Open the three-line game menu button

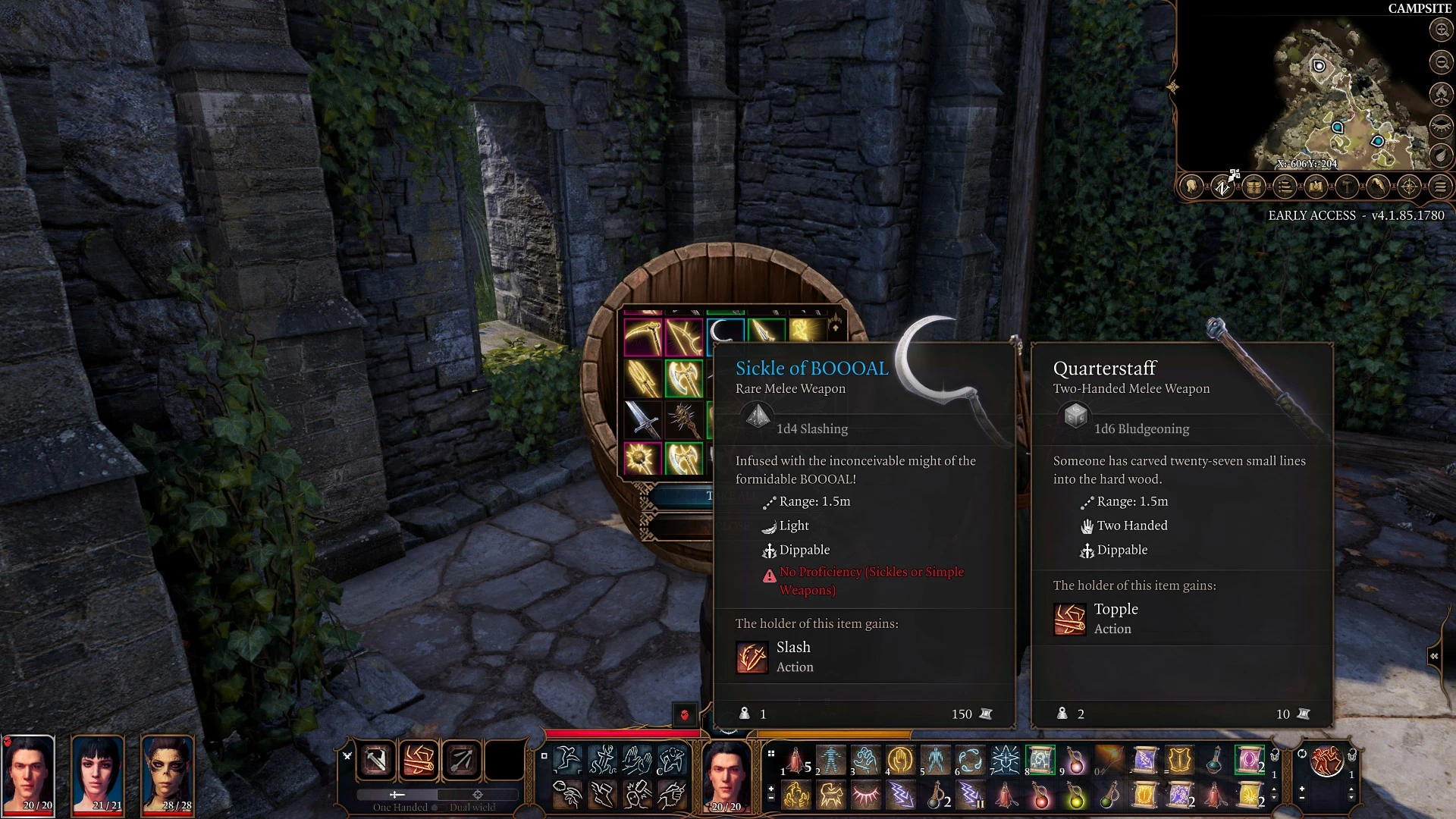1440,187
